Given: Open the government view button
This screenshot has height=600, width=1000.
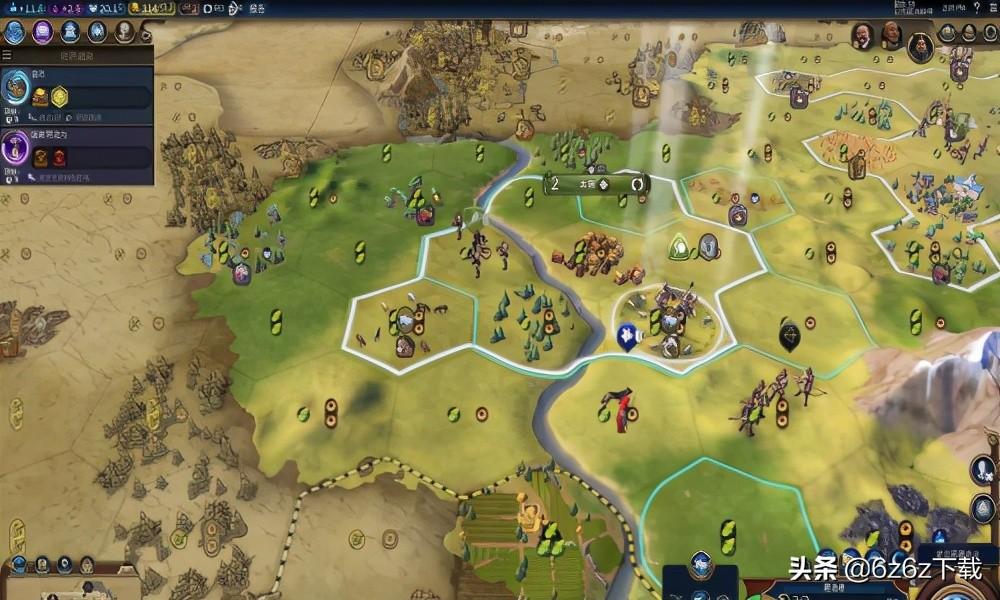Looking at the screenshot, I should 70,31.
